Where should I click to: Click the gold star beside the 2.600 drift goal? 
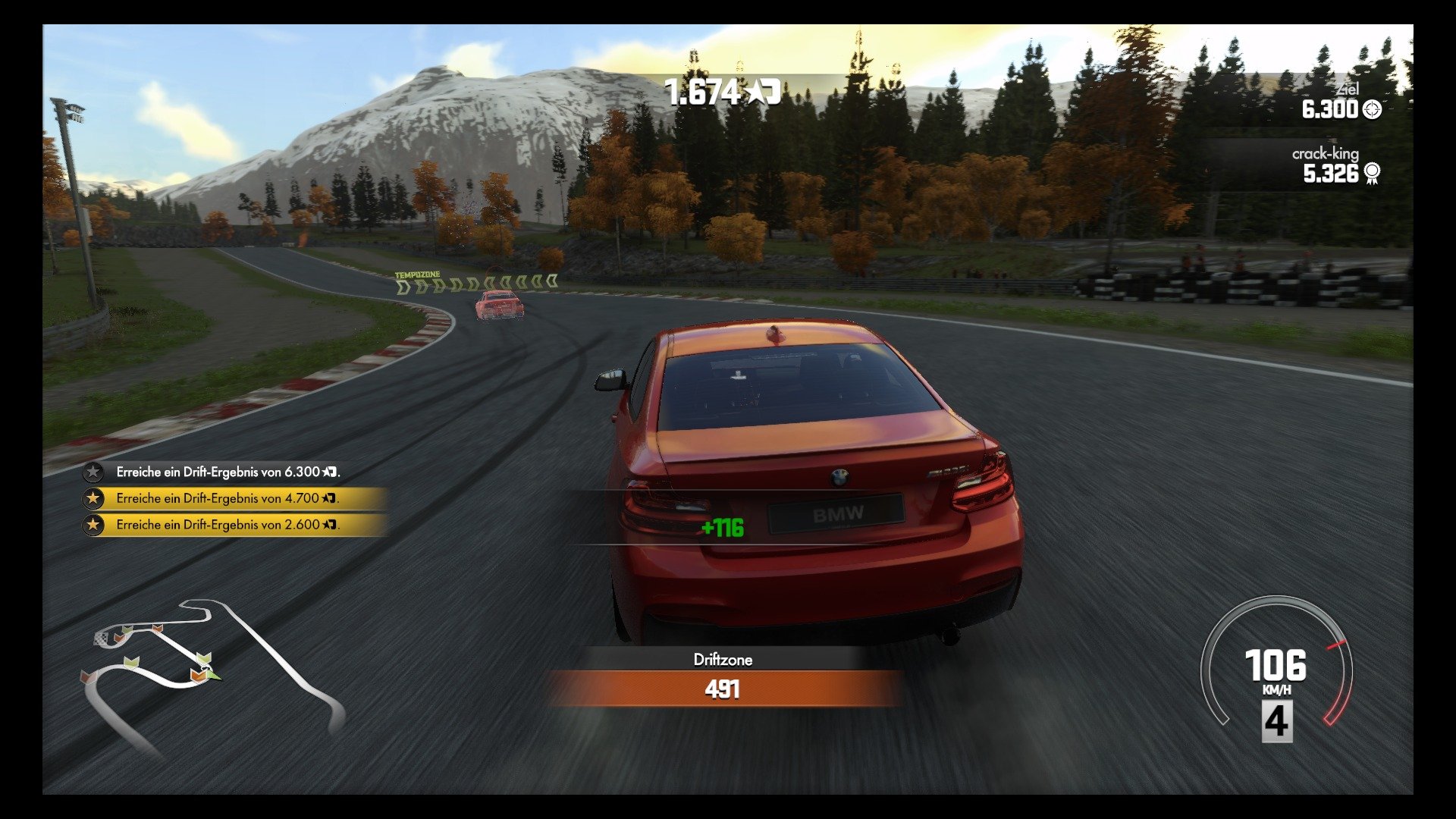93,523
